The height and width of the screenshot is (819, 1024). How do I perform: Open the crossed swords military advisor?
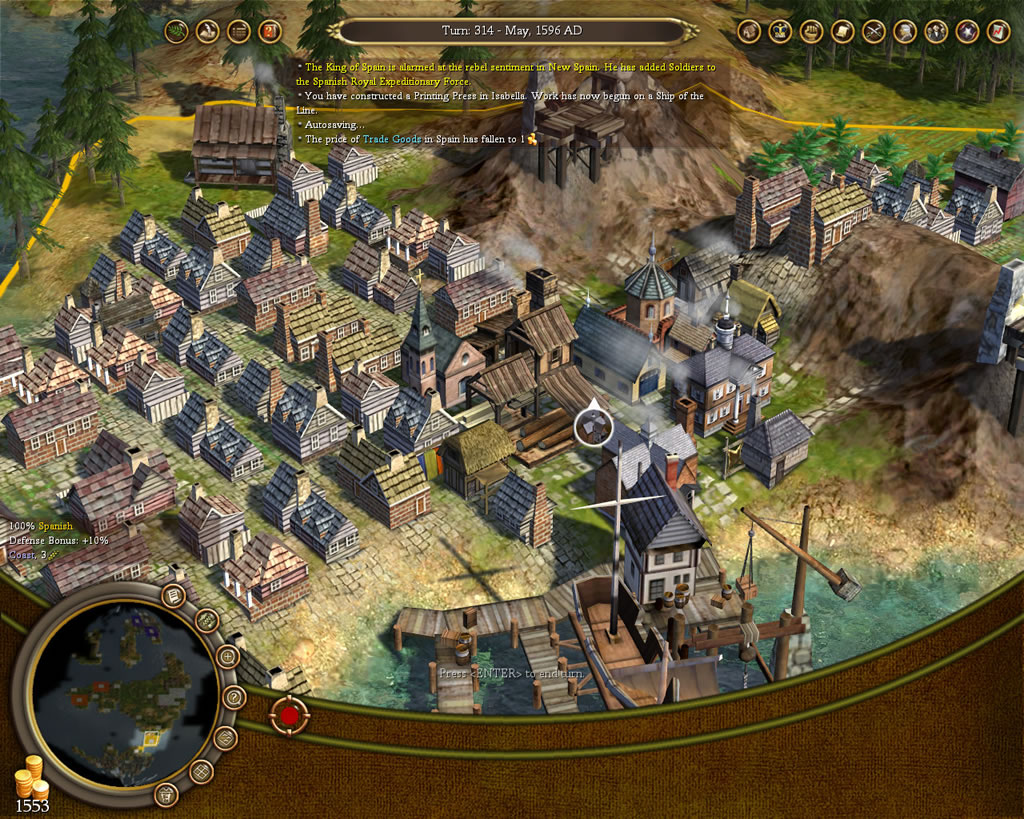873,31
